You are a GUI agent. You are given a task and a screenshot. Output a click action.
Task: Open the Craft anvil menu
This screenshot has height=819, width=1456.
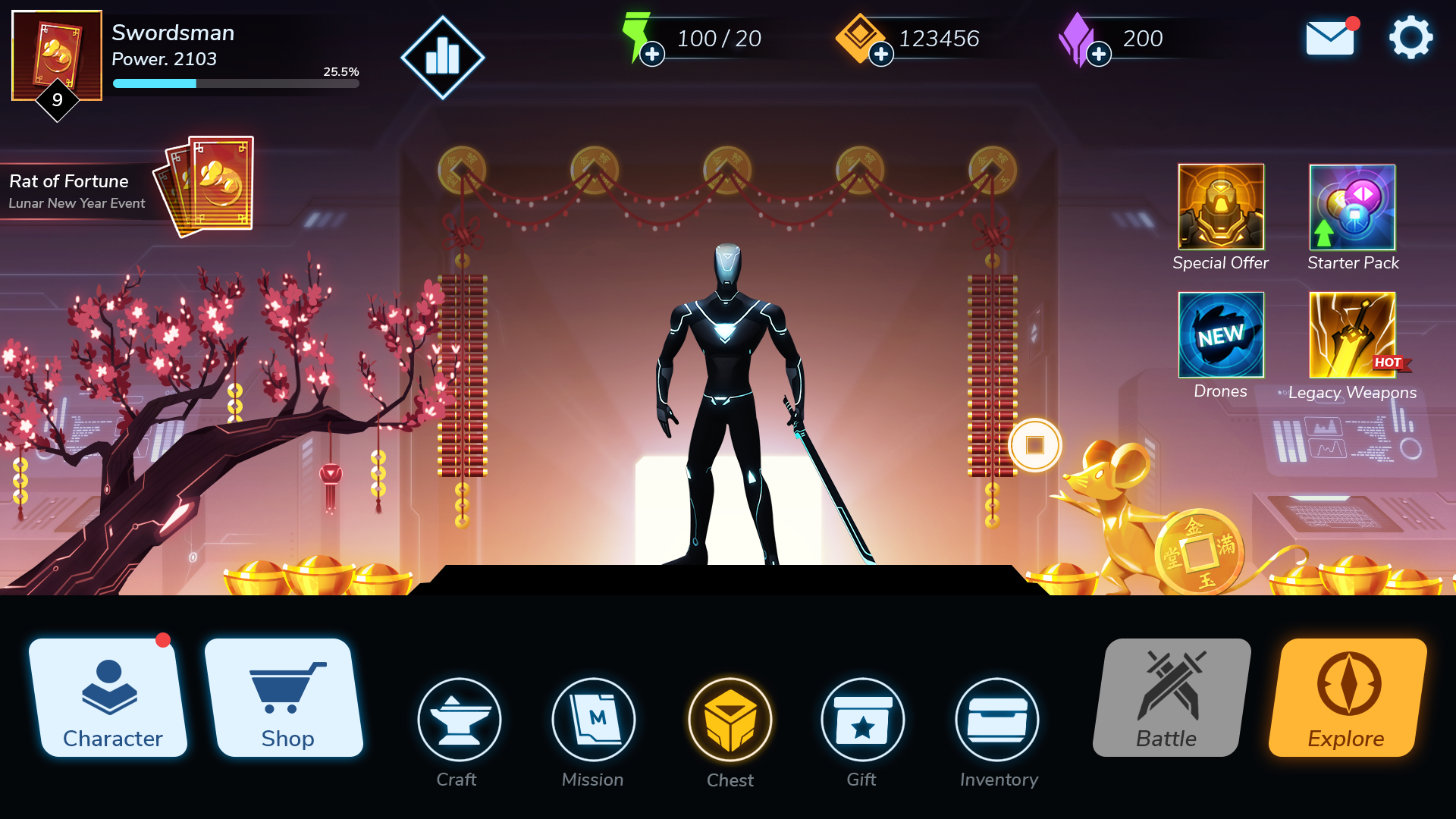point(458,719)
